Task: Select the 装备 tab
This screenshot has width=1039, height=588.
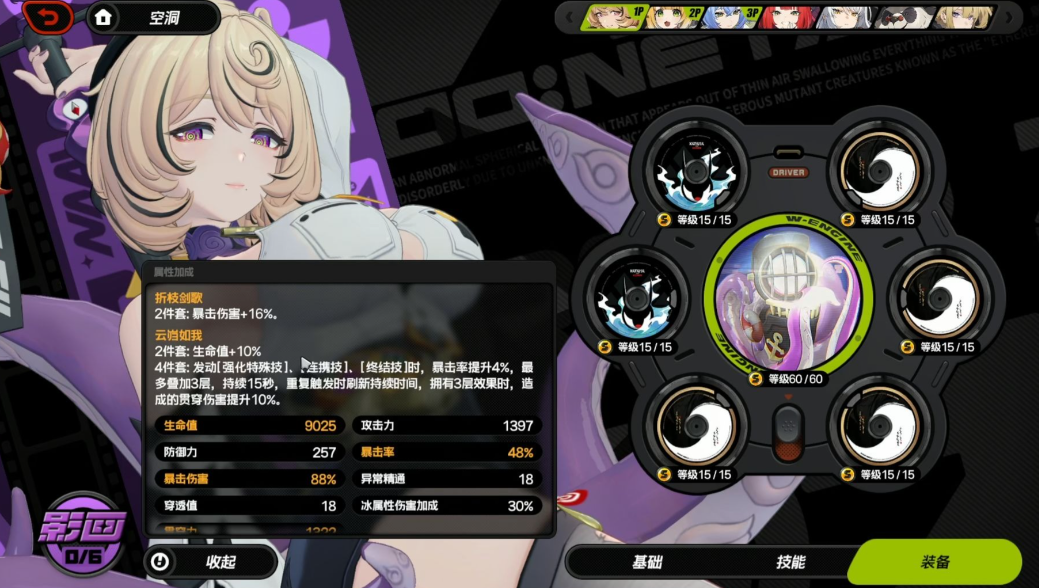Action: click(x=935, y=562)
